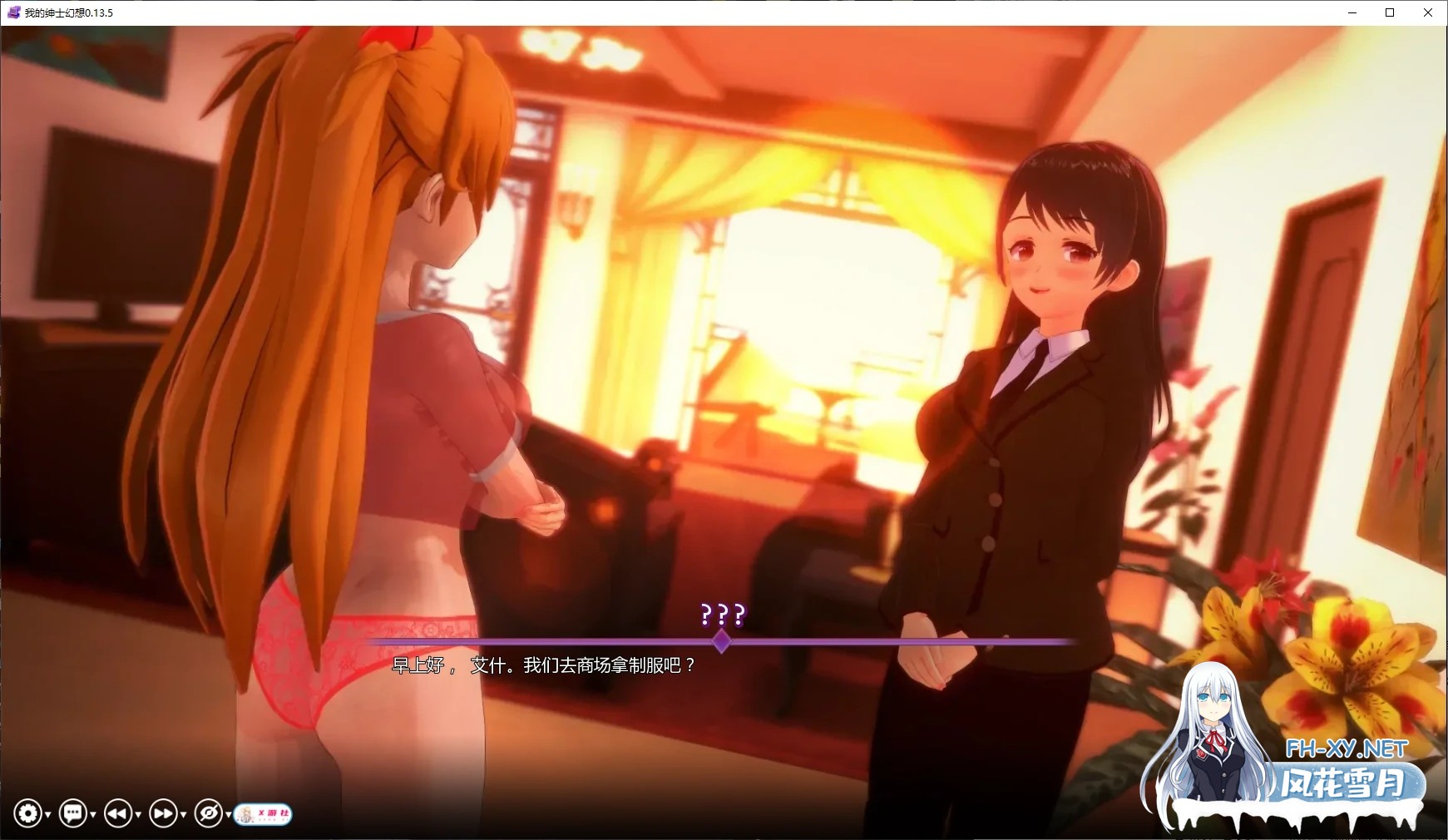The width and height of the screenshot is (1448, 840).
Task: Click the gear icon to open preferences
Action: (x=28, y=813)
